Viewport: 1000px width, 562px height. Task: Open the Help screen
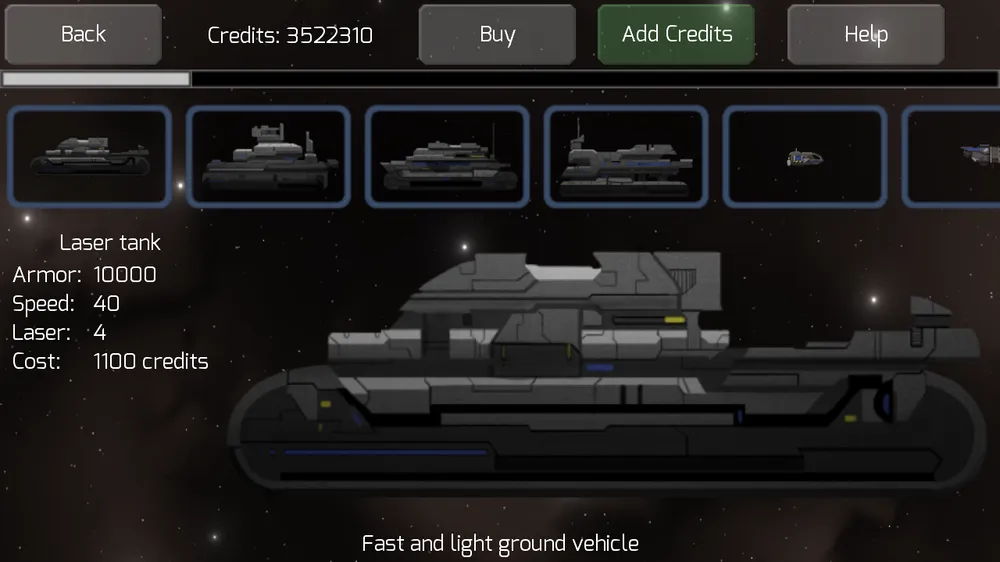(865, 34)
